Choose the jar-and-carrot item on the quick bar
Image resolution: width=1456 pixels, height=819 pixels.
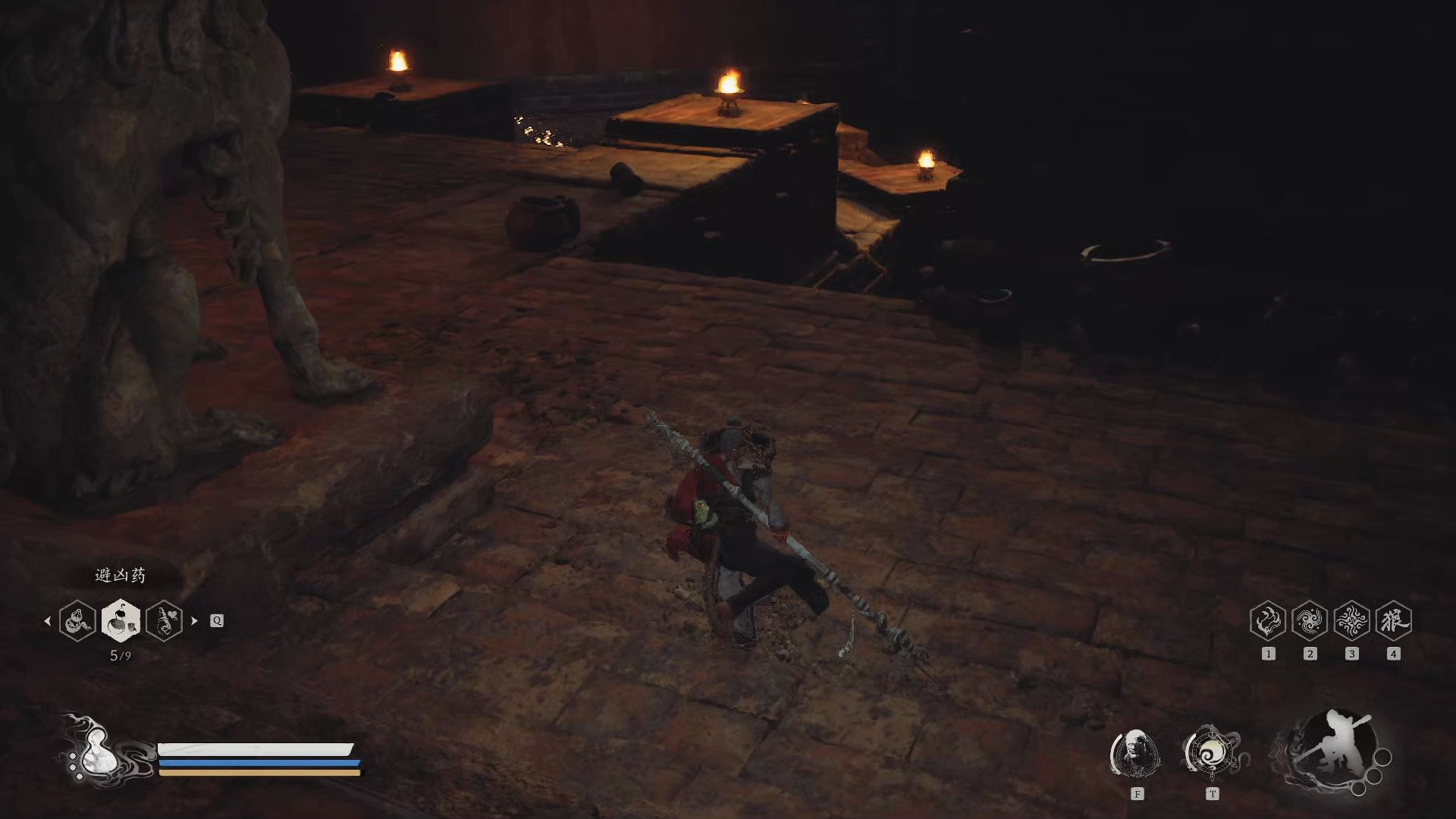tap(77, 620)
